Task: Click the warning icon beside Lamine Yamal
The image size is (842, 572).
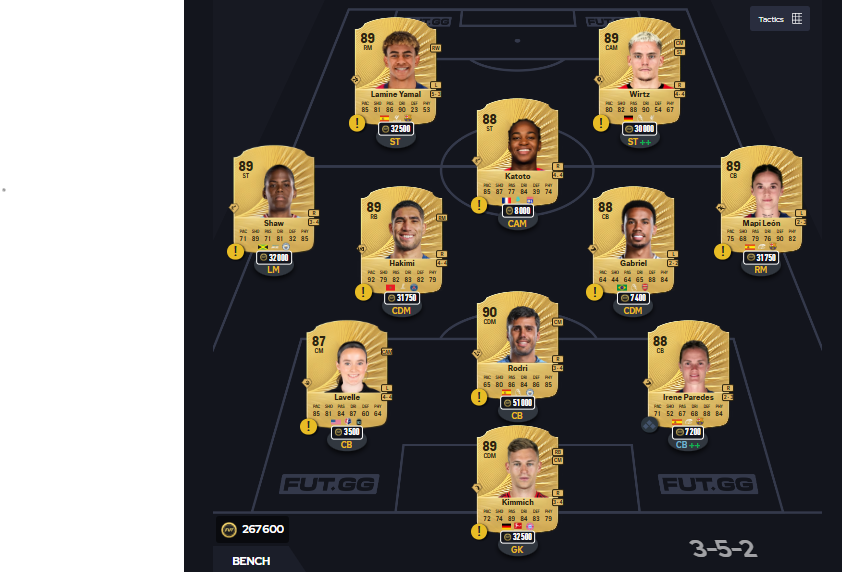Action: pyautogui.click(x=357, y=123)
